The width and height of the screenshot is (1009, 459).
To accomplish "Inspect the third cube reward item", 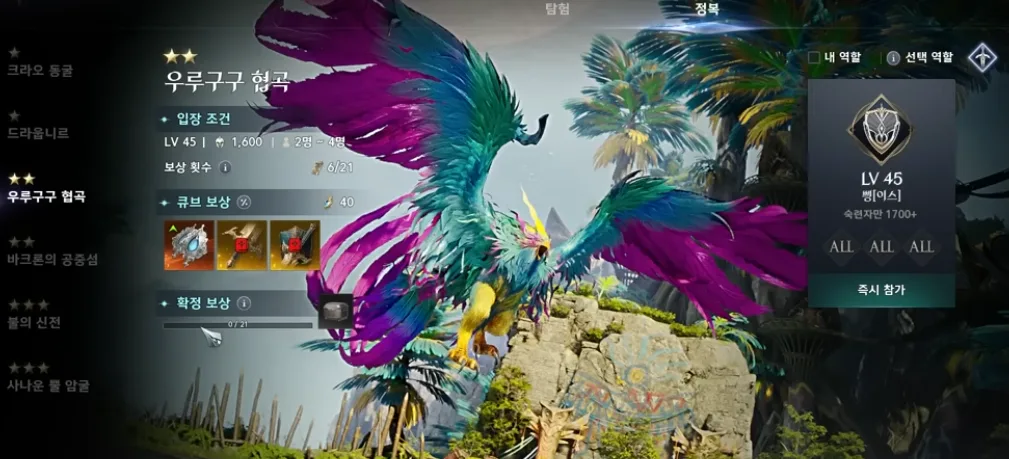I will (x=295, y=246).
